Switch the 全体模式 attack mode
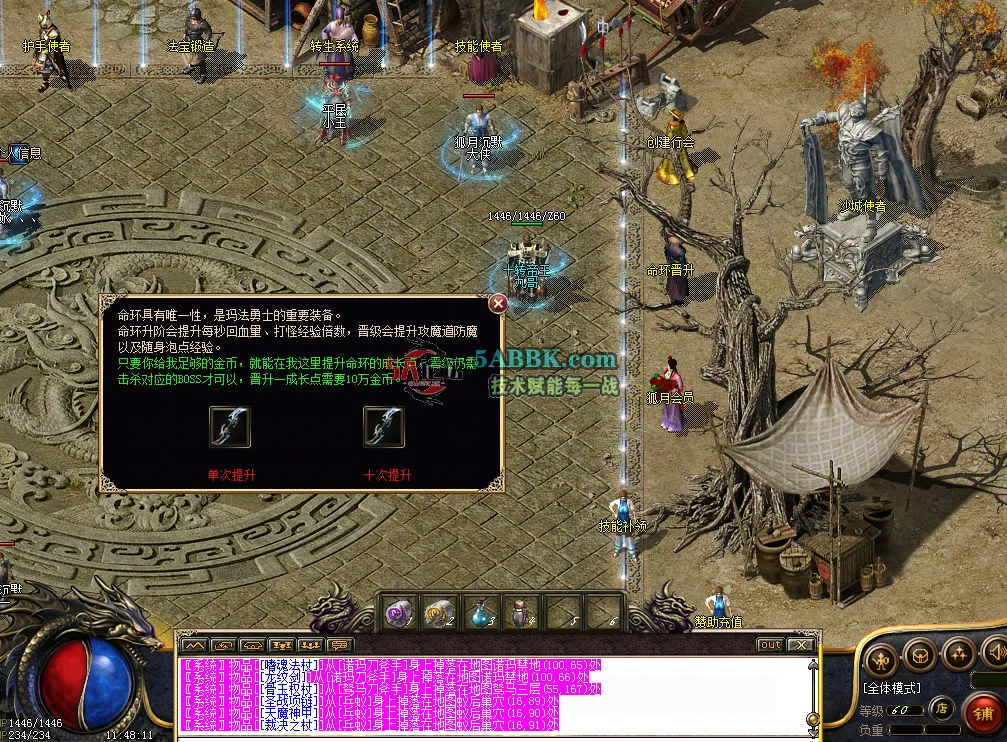1007x742 pixels. [891, 688]
